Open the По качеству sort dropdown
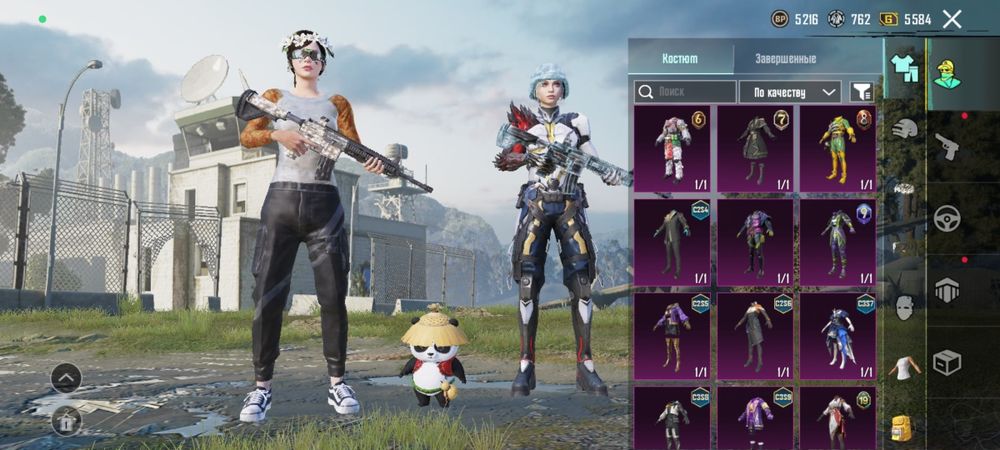Image resolution: width=1000 pixels, height=450 pixels. pos(790,92)
